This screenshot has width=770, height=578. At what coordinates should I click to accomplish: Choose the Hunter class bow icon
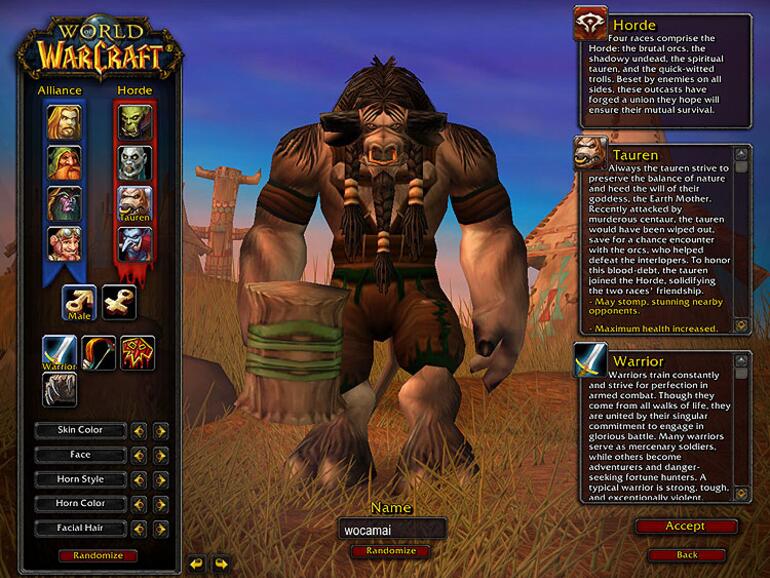pos(98,352)
